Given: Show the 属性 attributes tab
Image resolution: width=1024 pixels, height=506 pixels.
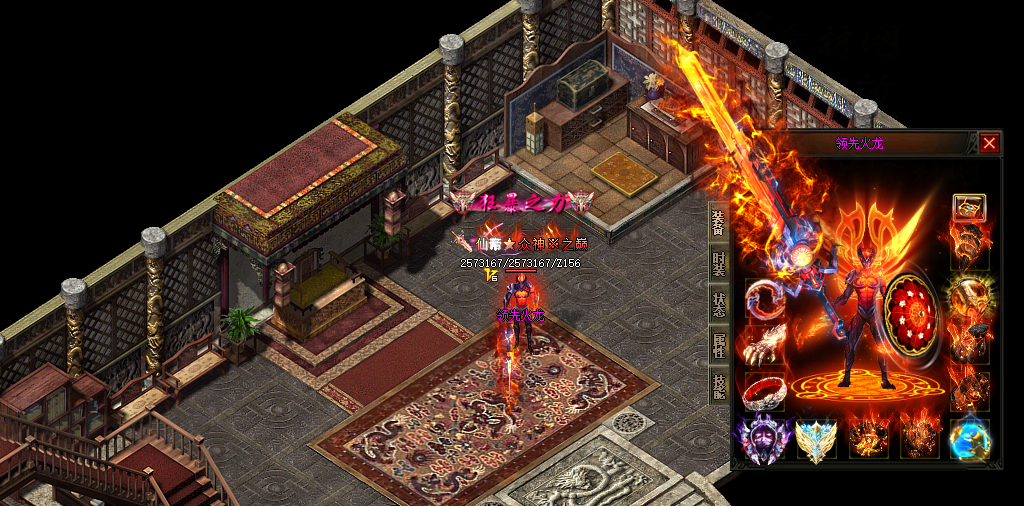Looking at the screenshot, I should pyautogui.click(x=718, y=346).
